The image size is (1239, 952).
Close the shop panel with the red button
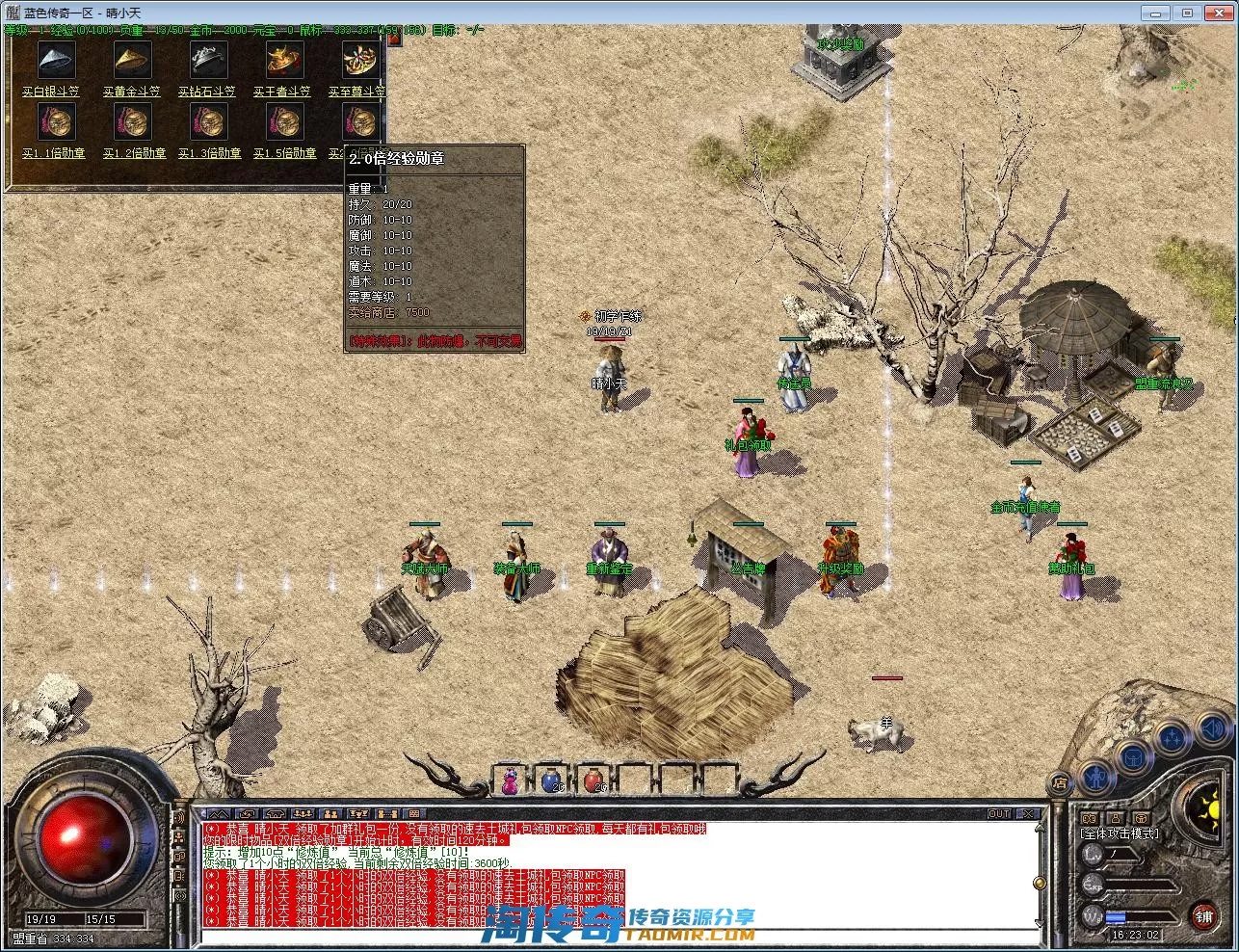[394, 40]
